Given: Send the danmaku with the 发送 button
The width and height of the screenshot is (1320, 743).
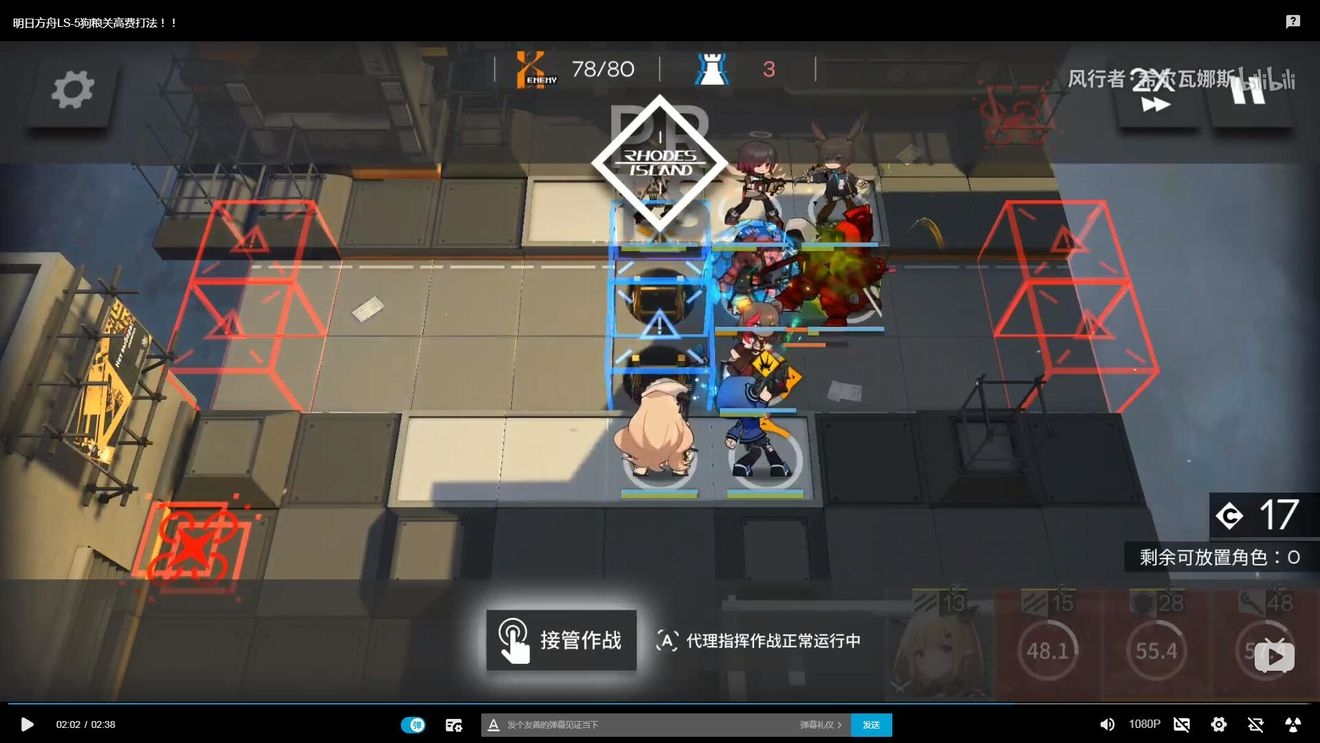Looking at the screenshot, I should click(871, 725).
